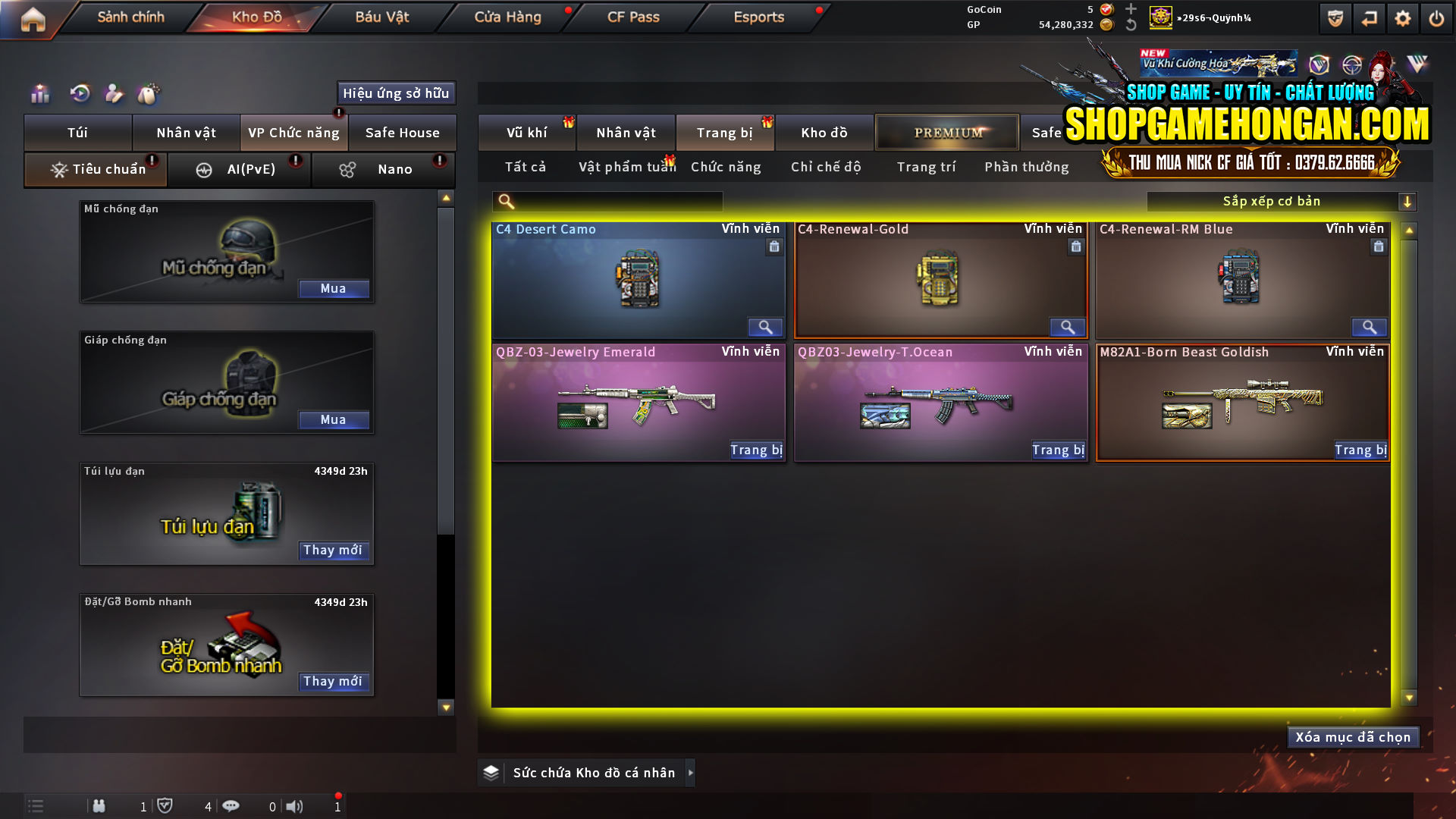Select the Nano filter tab

(x=383, y=169)
